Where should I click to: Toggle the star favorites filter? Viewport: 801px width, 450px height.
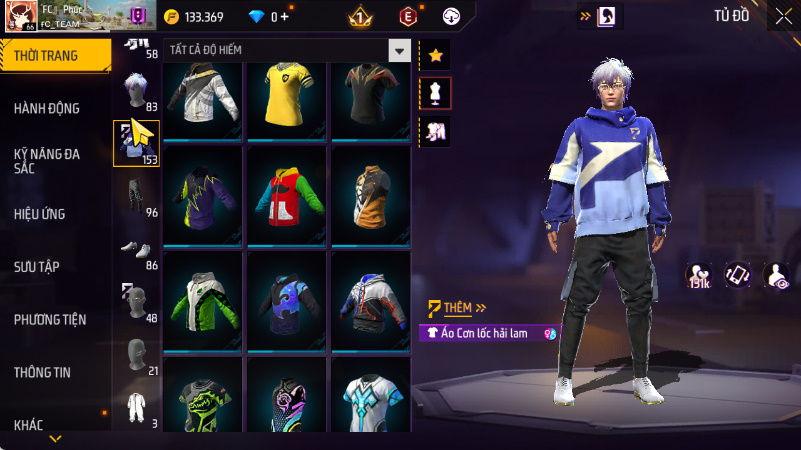click(435, 55)
